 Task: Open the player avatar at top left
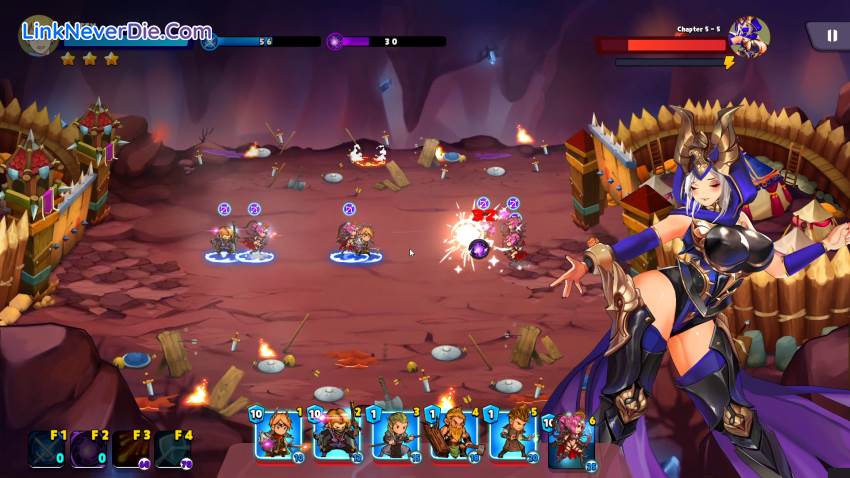pyautogui.click(x=38, y=35)
